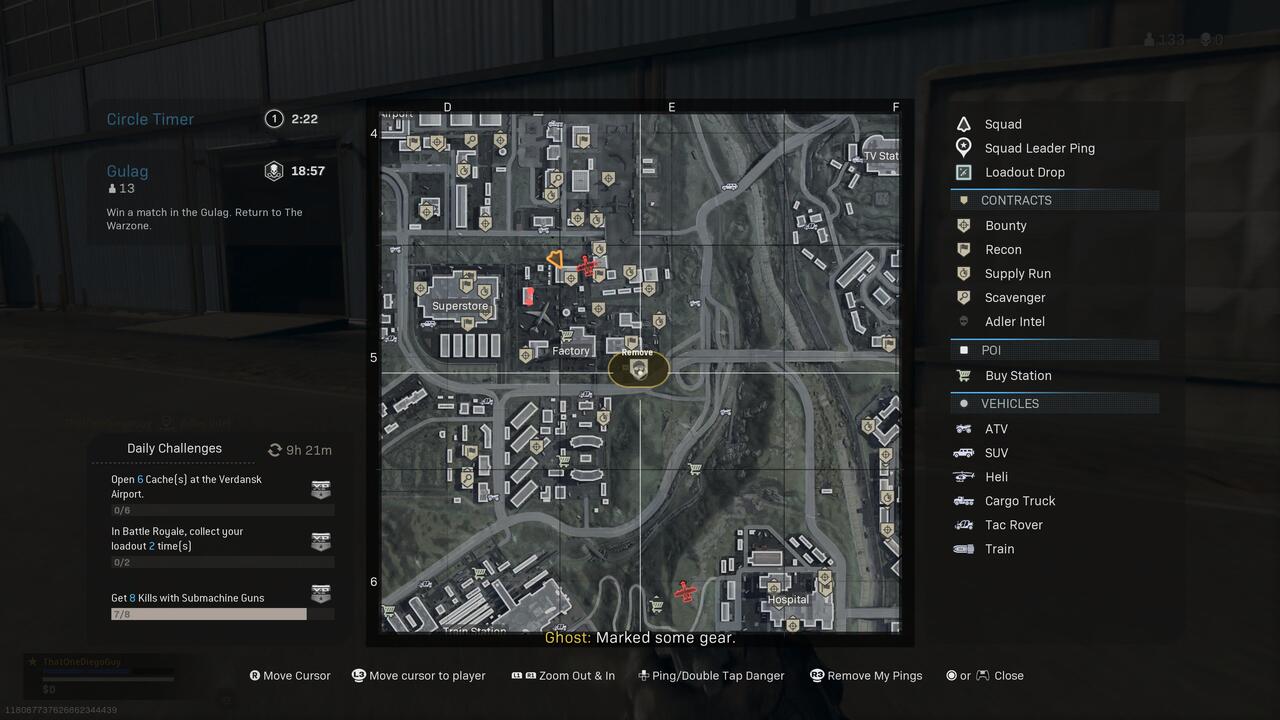Click the Tac Rover icon
Screen dimensions: 1280x720
(x=963, y=524)
